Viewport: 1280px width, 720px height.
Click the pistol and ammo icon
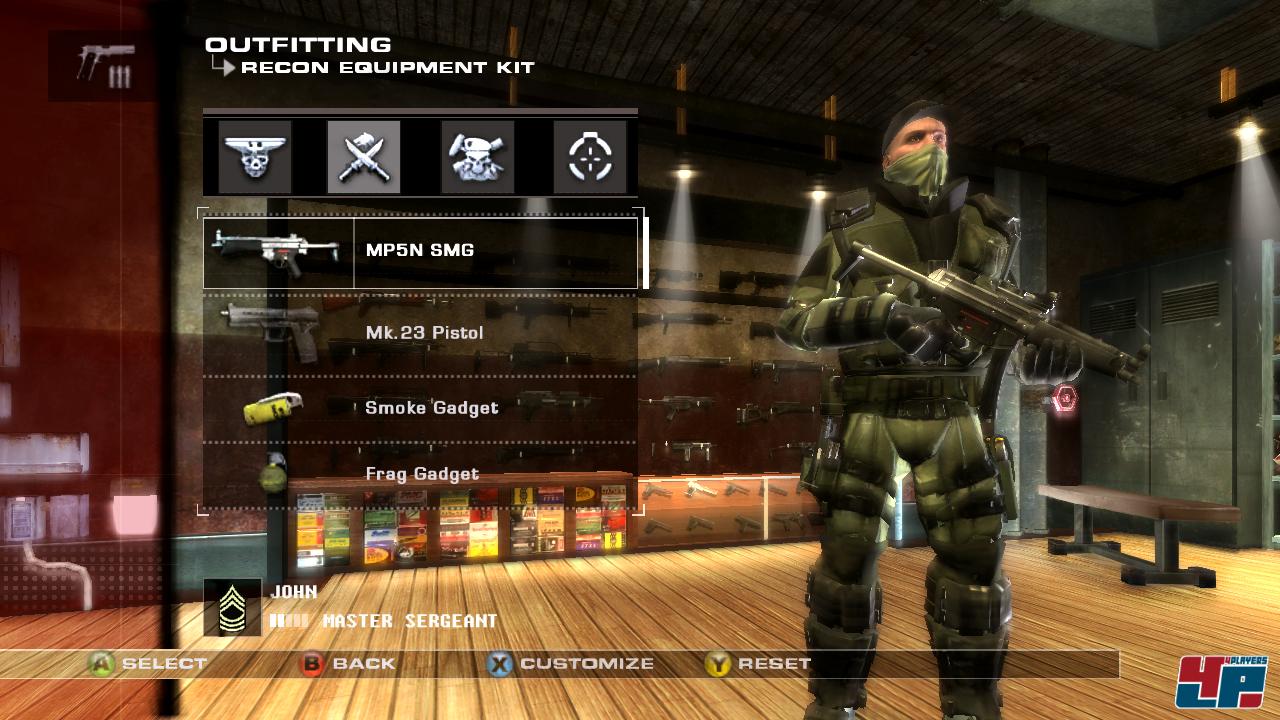[103, 65]
